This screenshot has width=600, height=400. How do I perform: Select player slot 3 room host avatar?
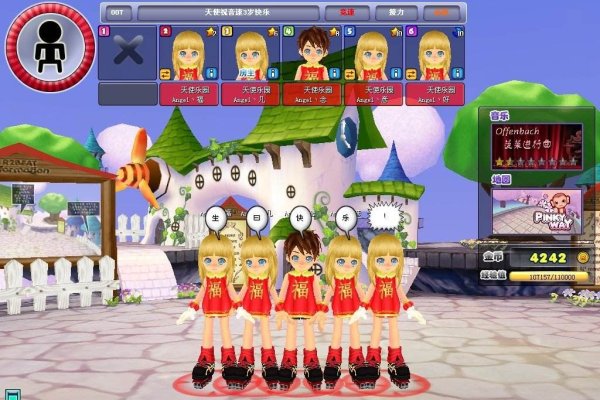click(248, 53)
